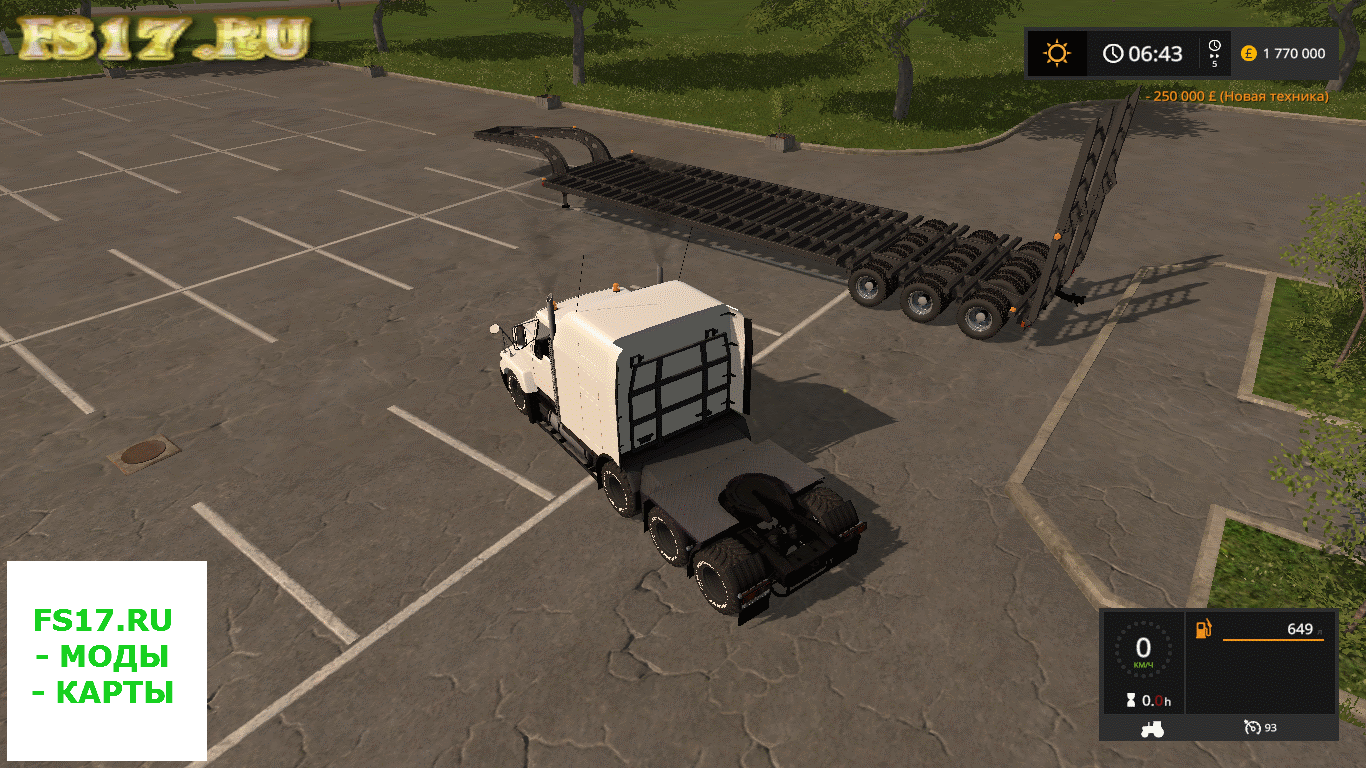The width and height of the screenshot is (1366, 768).
Task: Click the pound coin currency icon
Action: tap(1247, 53)
